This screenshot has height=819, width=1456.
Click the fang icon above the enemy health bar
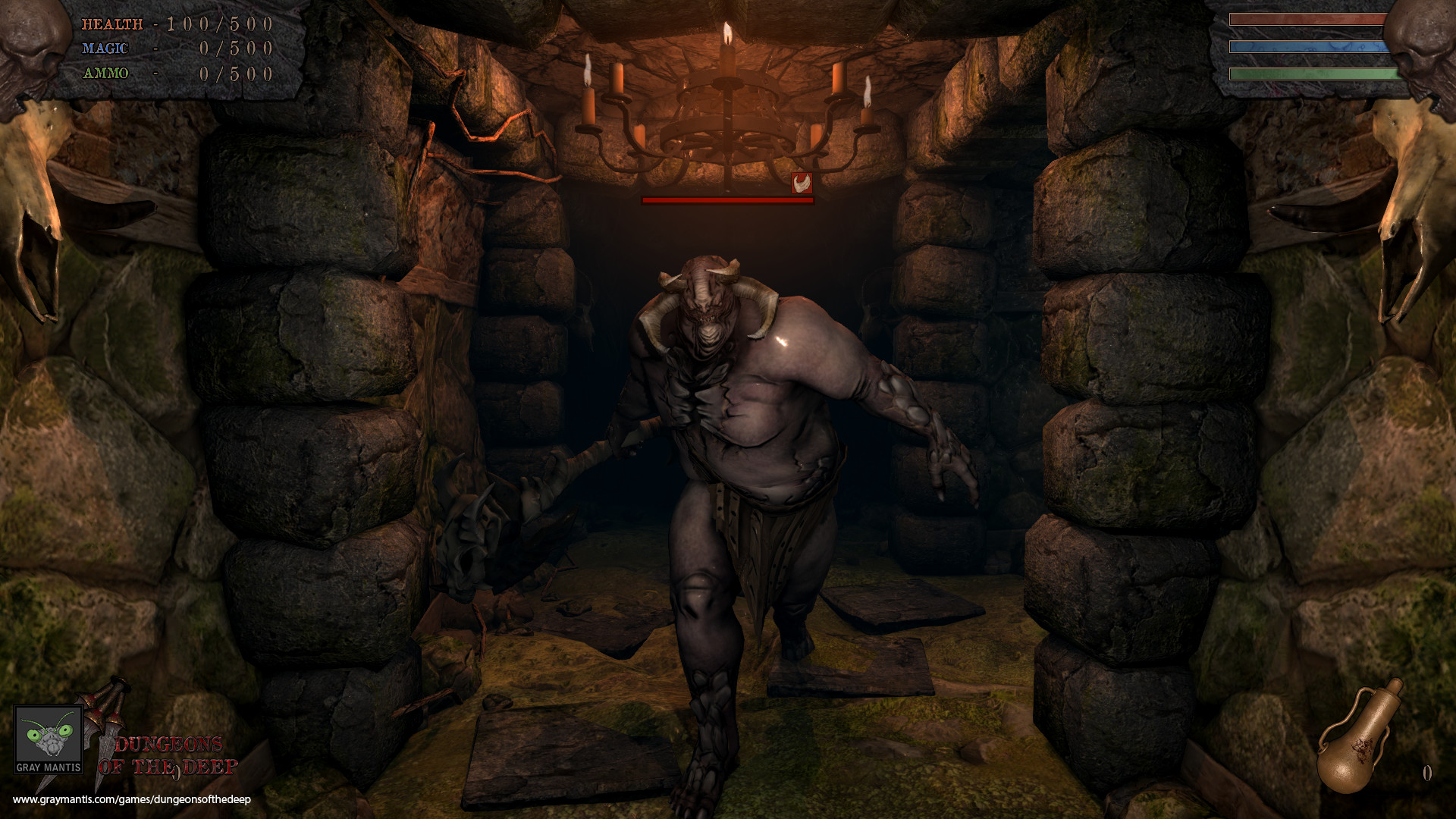pyautogui.click(x=803, y=181)
